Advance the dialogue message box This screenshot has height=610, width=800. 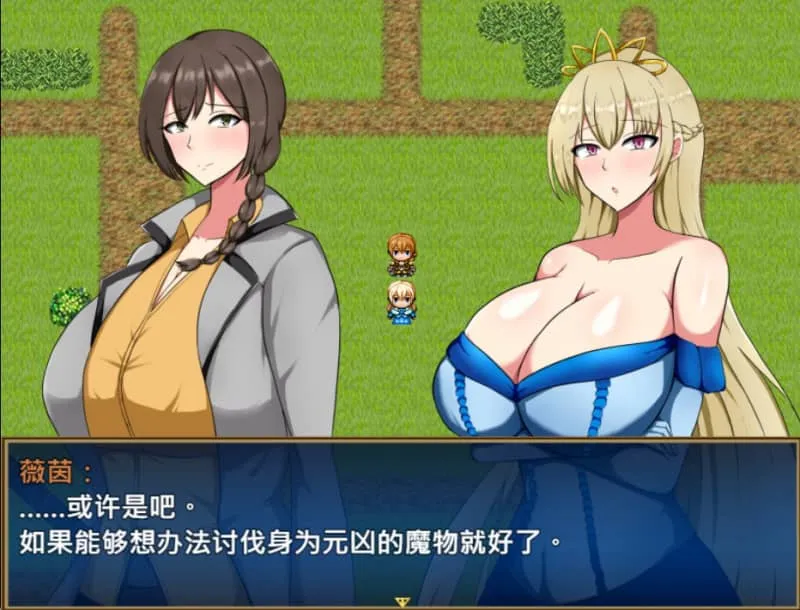pyautogui.click(x=400, y=520)
